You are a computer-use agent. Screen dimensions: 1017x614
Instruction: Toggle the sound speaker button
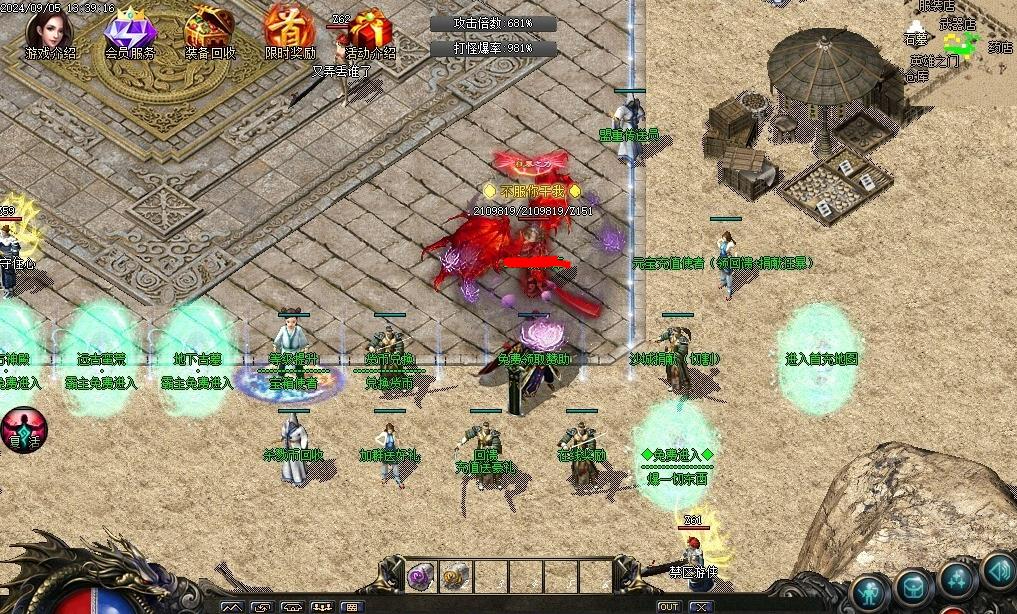click(x=997, y=570)
